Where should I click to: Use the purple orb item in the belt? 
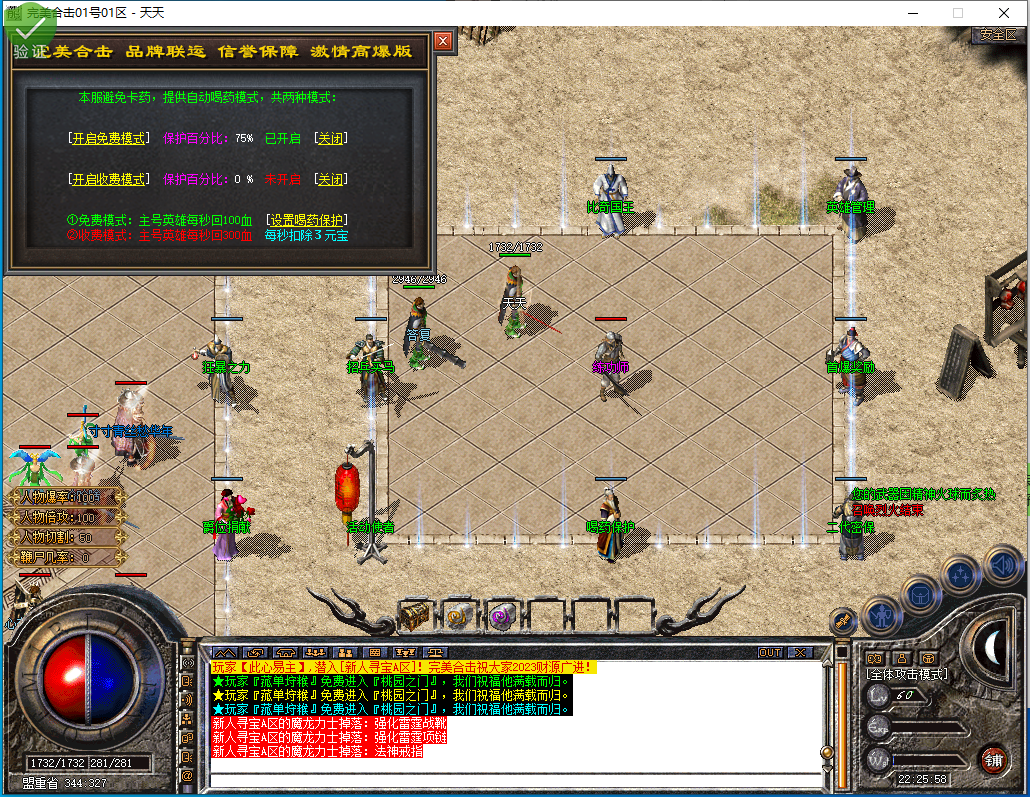tap(502, 617)
